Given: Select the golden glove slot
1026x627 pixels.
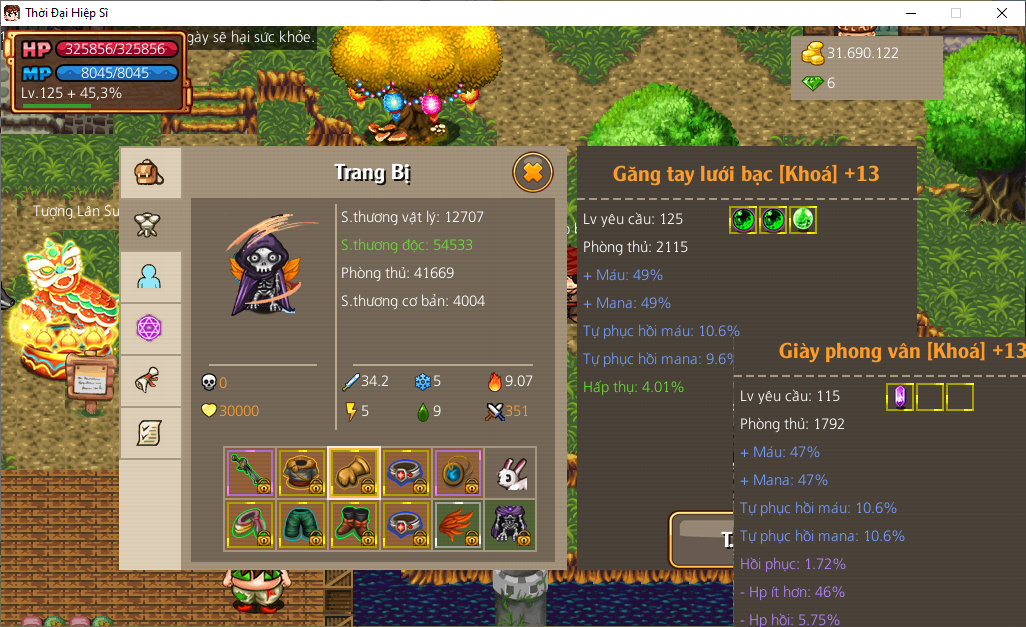Looking at the screenshot, I should [354, 473].
